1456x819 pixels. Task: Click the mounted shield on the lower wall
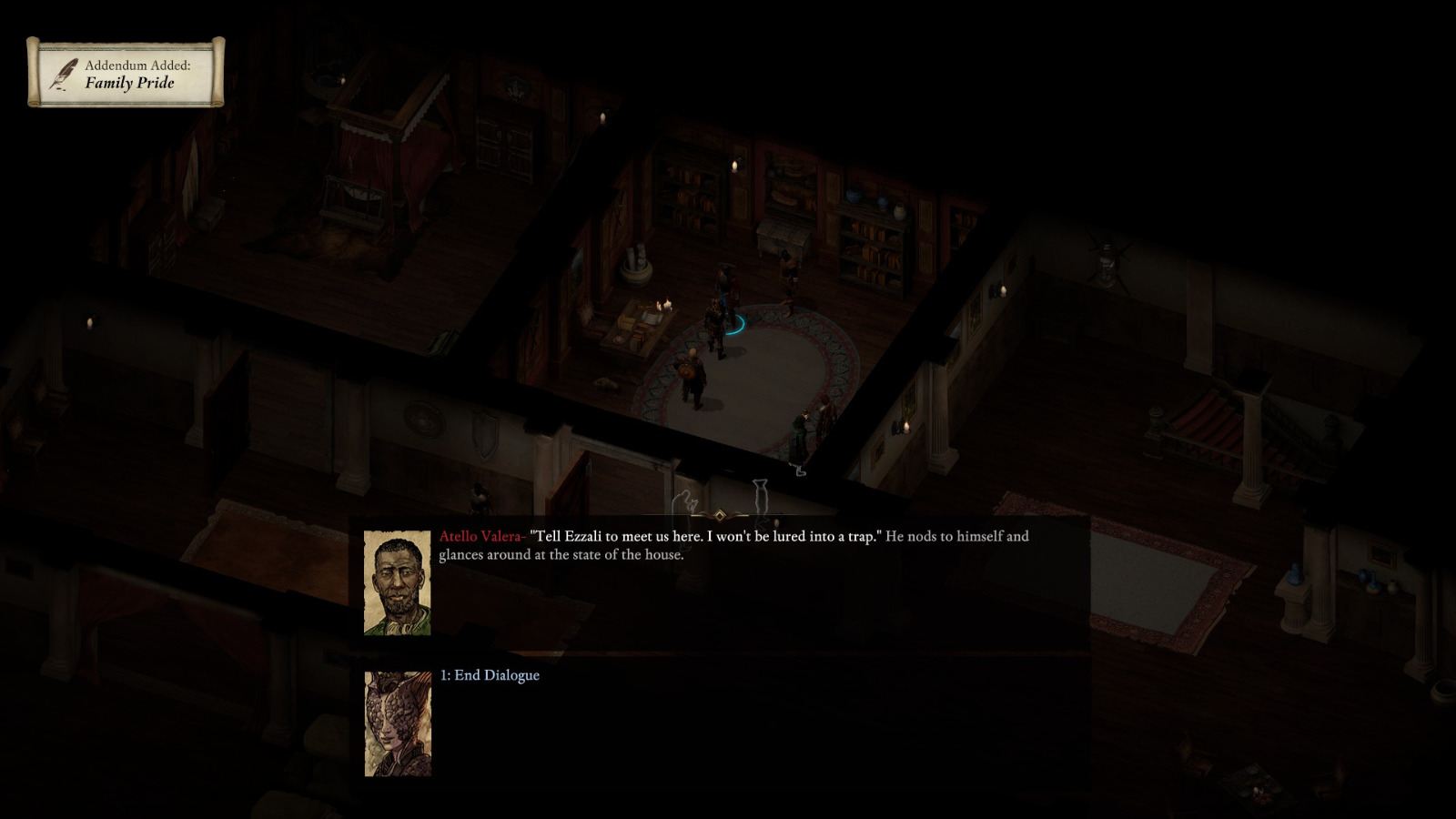(485, 435)
